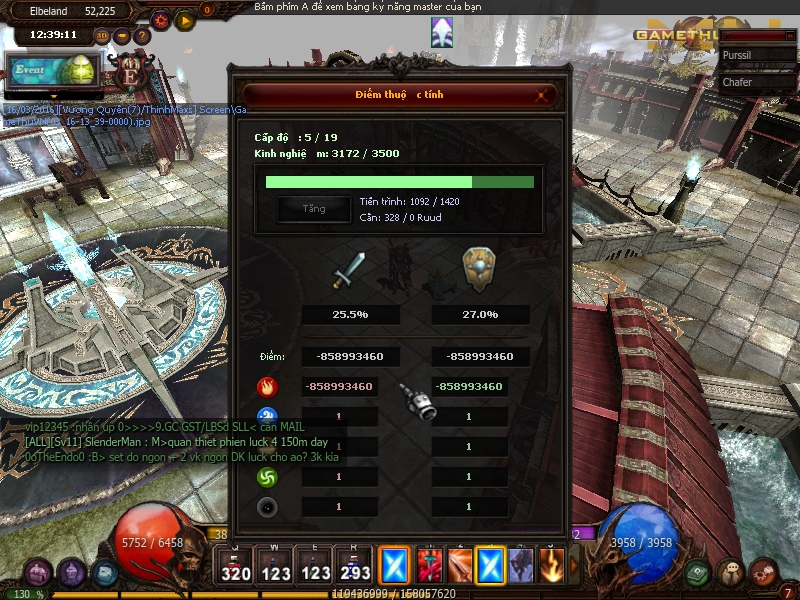Select the shield defense icon

click(480, 269)
